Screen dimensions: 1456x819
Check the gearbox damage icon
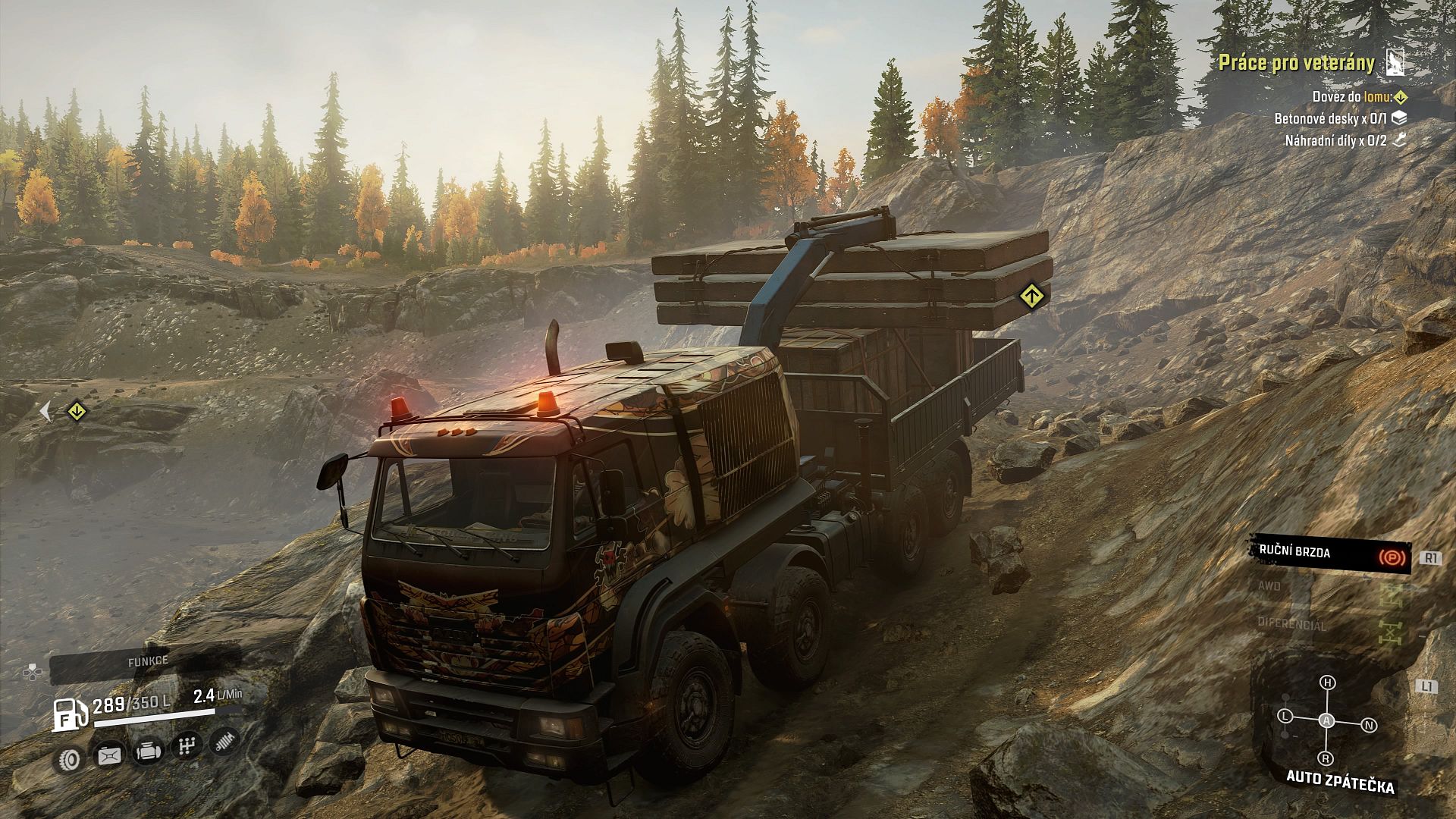(x=186, y=747)
